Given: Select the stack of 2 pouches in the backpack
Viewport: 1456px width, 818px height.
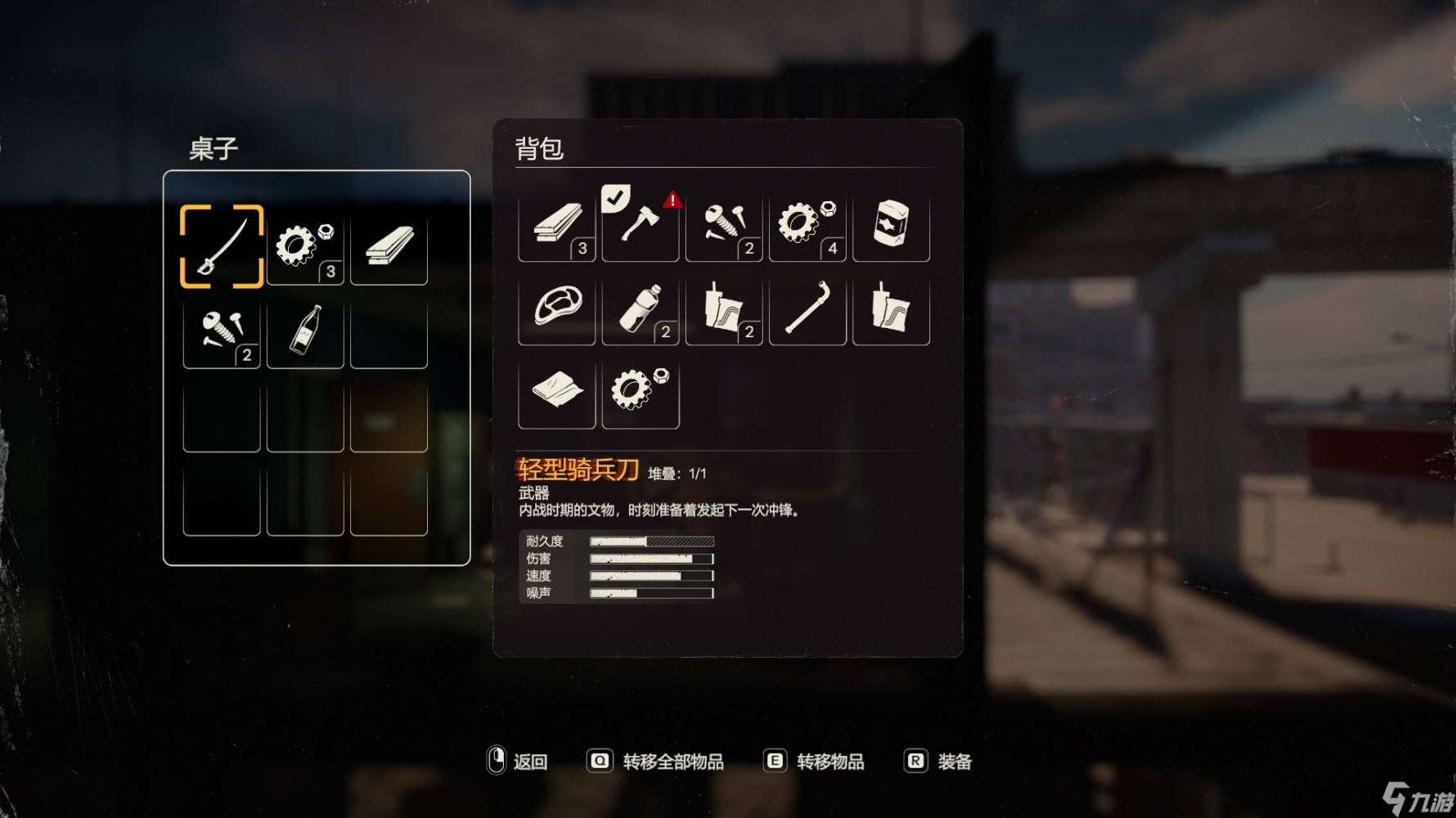Looking at the screenshot, I should [724, 307].
